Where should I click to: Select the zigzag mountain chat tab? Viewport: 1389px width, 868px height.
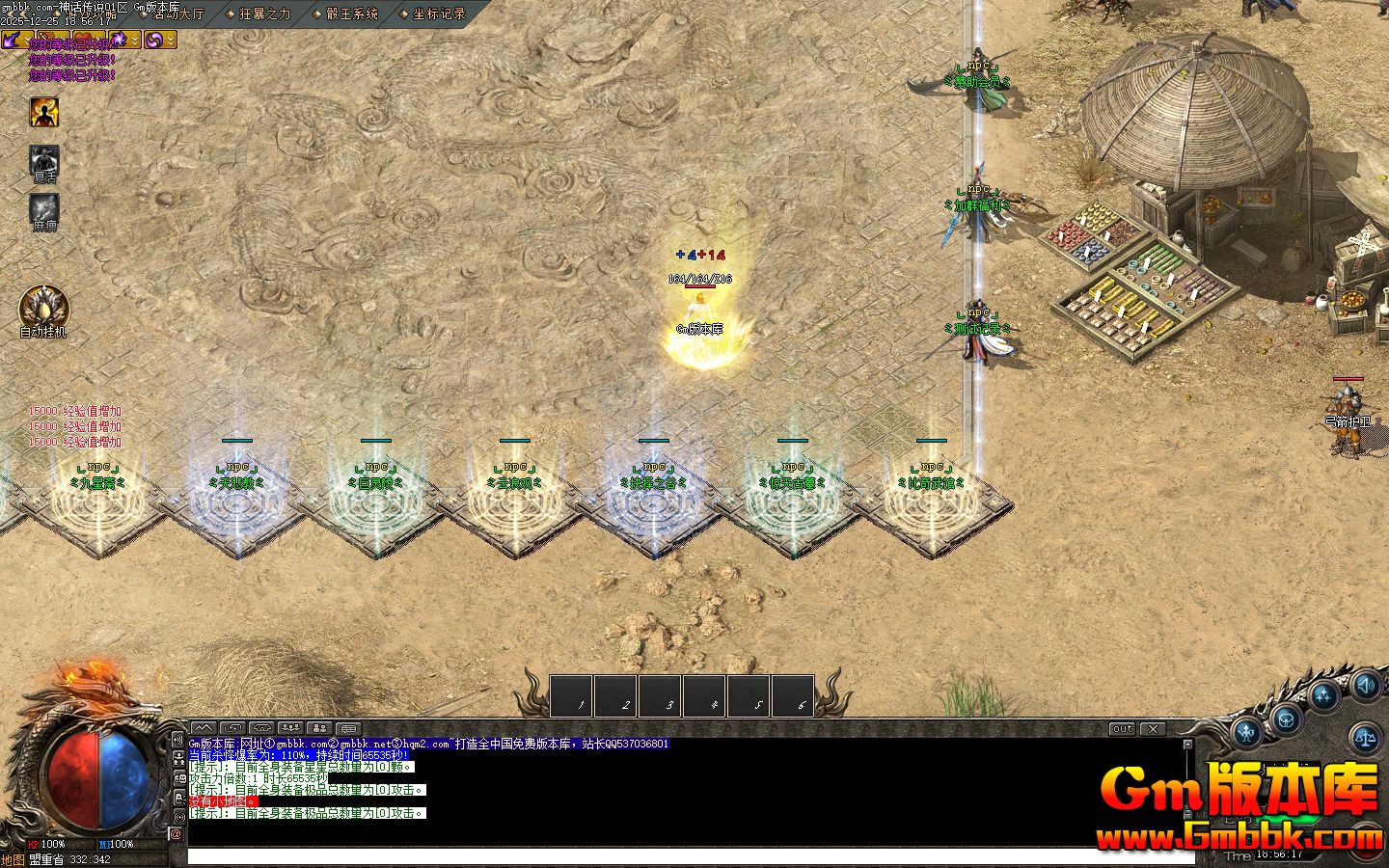[203, 728]
